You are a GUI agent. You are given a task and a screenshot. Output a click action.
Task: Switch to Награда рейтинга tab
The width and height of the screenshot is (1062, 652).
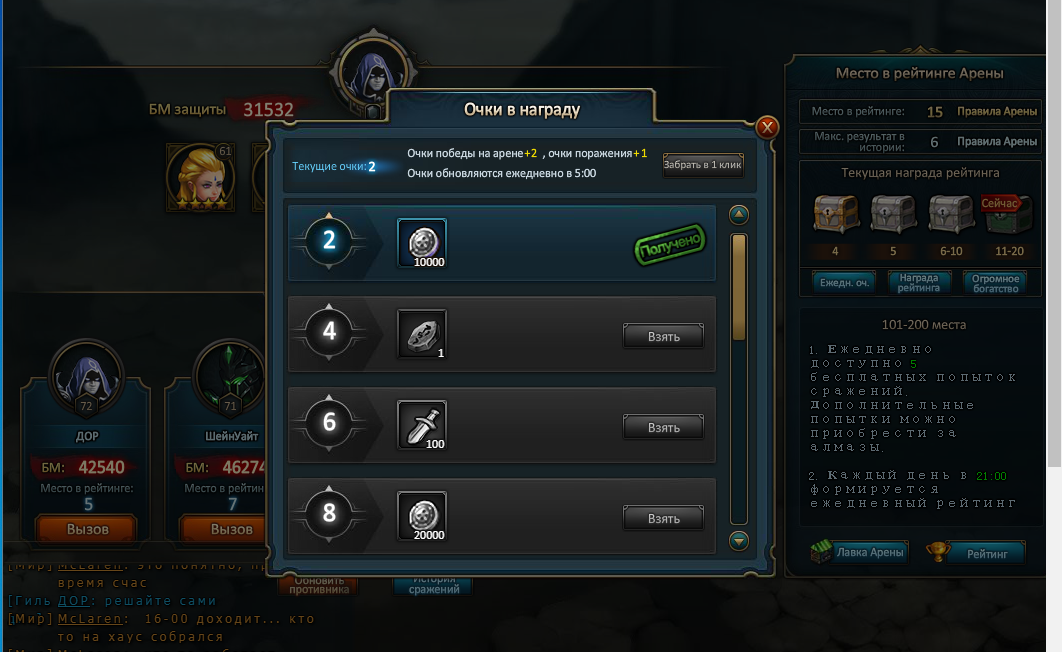(919, 282)
